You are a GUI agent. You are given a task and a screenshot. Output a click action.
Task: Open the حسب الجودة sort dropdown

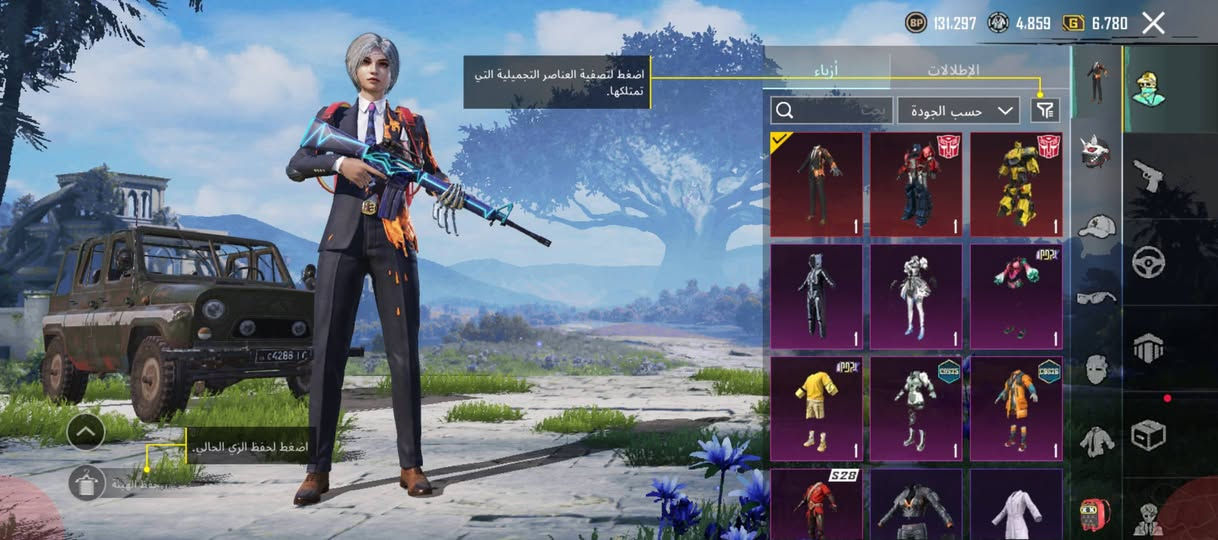click(x=958, y=110)
